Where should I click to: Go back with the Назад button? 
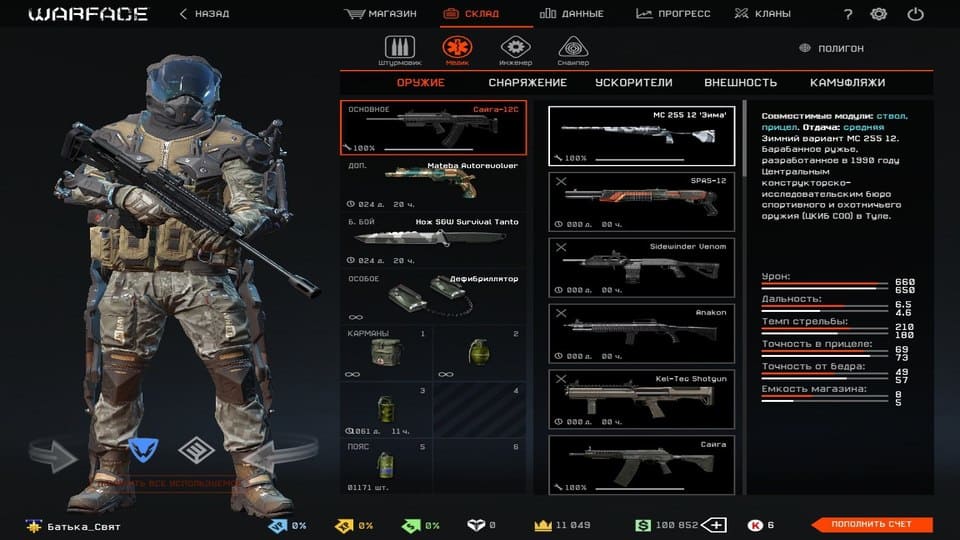click(204, 14)
